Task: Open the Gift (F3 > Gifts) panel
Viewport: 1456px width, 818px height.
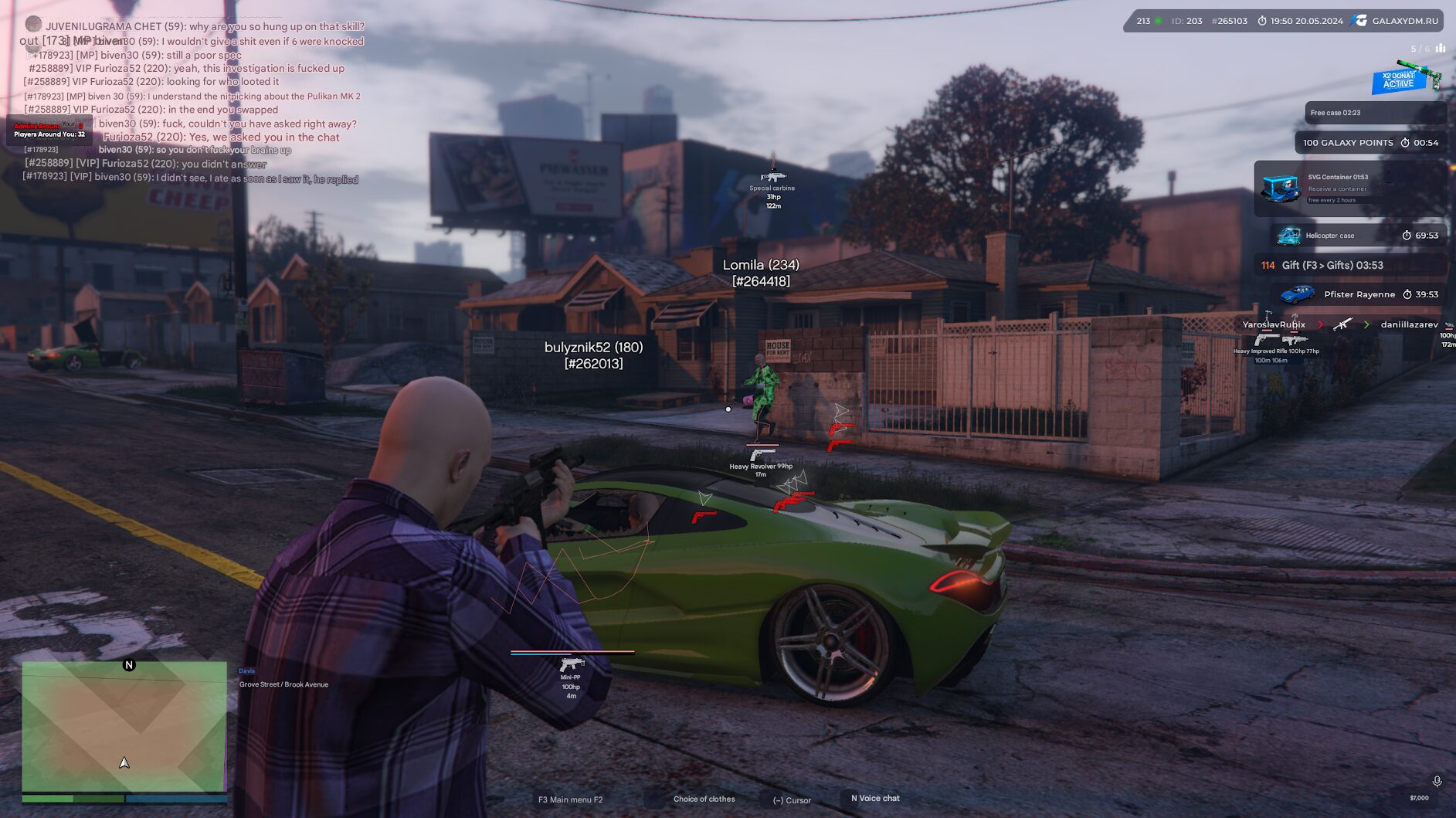Action: (1349, 266)
